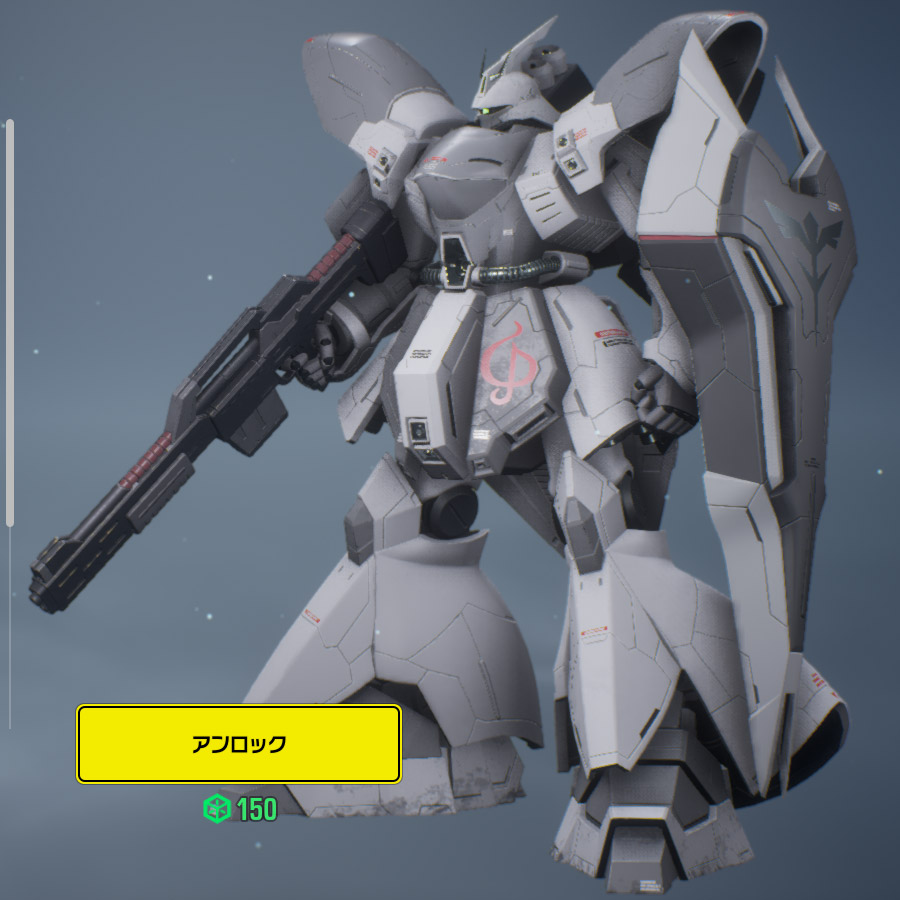Viewport: 900px width, 900px height.
Task: Click the yellow アンロック unlock button
Action: tap(239, 744)
